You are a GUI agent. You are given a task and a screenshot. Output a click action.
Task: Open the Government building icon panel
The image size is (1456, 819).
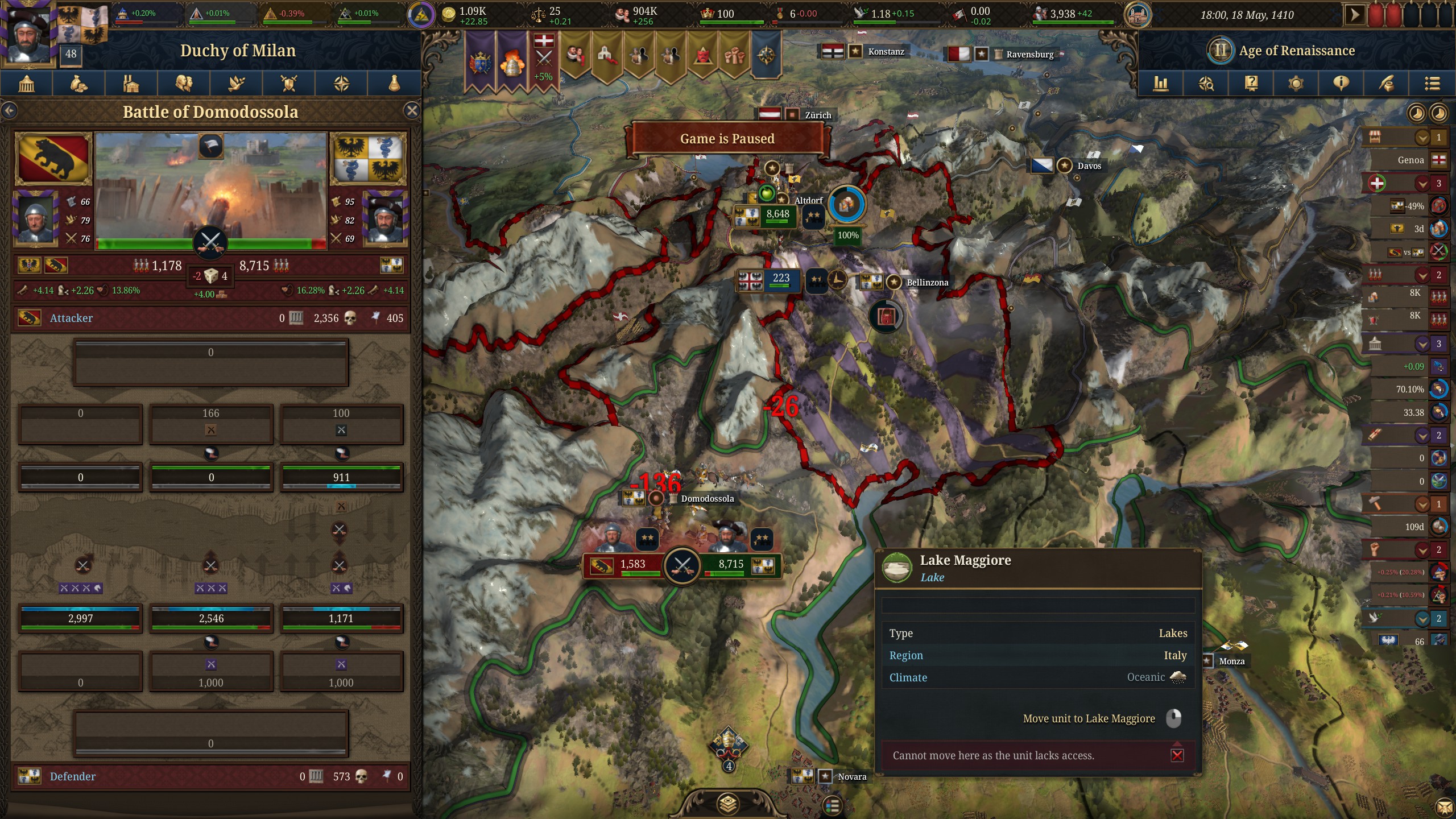click(26, 84)
